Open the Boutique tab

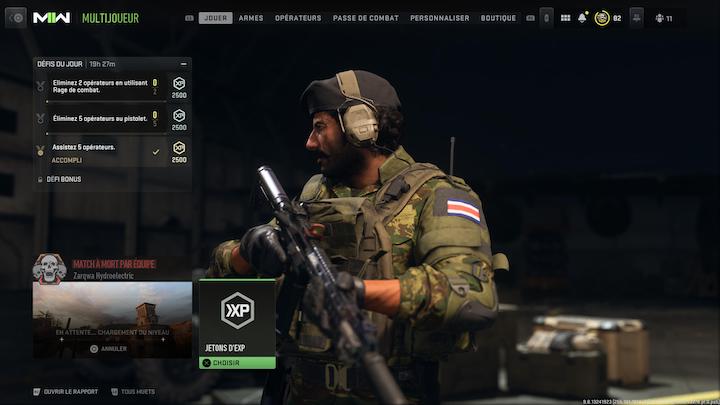[x=498, y=18]
